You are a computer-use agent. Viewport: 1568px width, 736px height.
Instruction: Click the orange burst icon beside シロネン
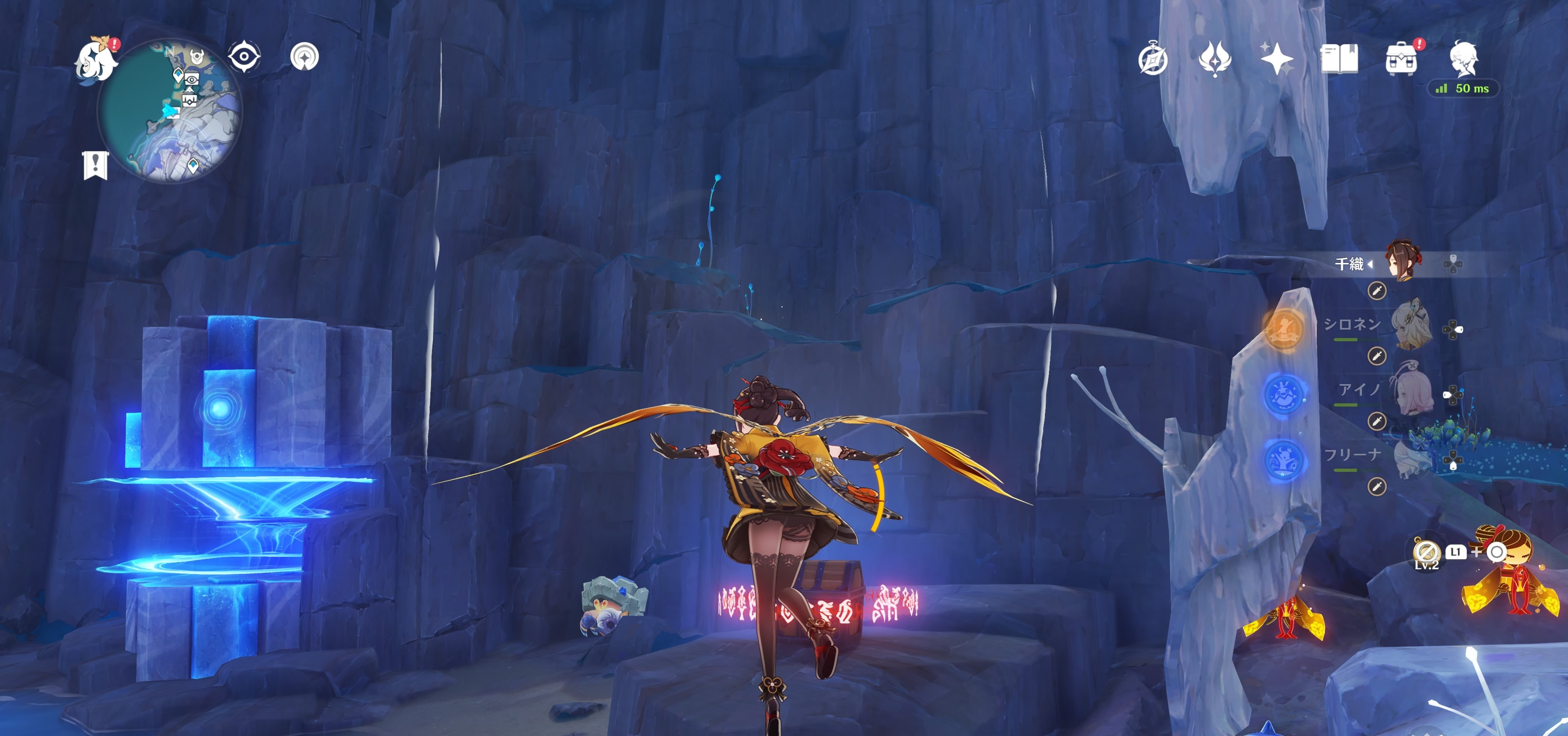tap(1283, 329)
